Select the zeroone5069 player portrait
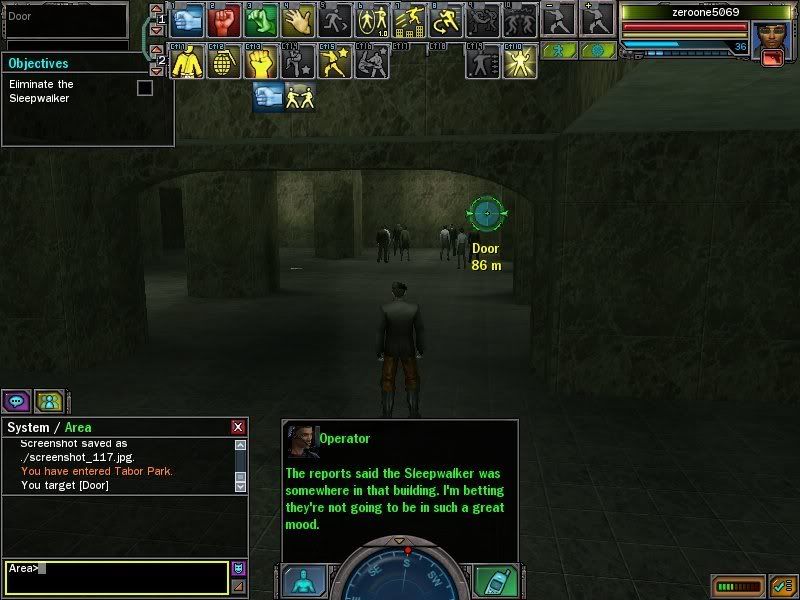The height and width of the screenshot is (600, 800). 773,40
